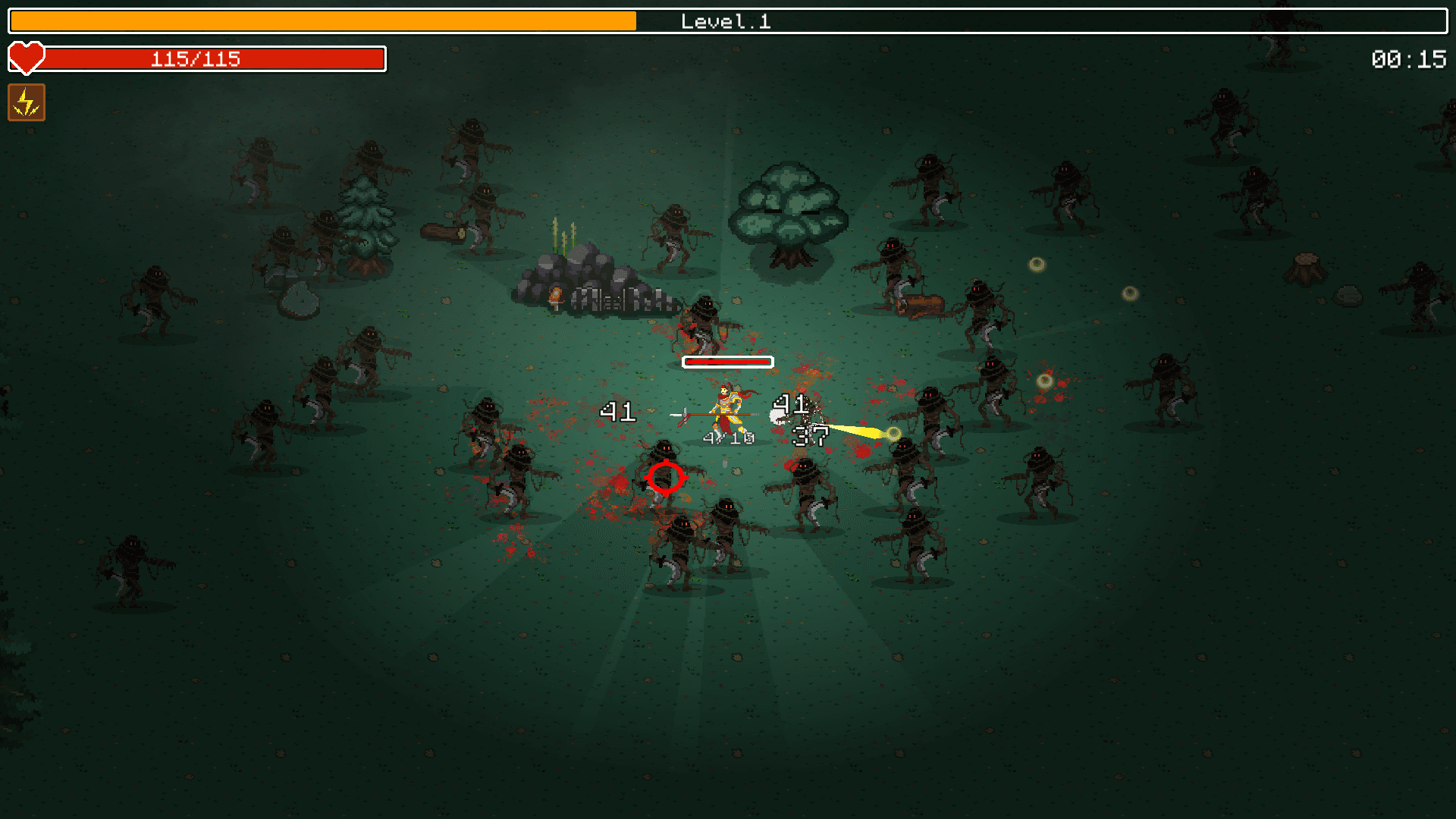Click the player's red health bar overhead
The width and height of the screenshot is (1456, 819).
728,362
